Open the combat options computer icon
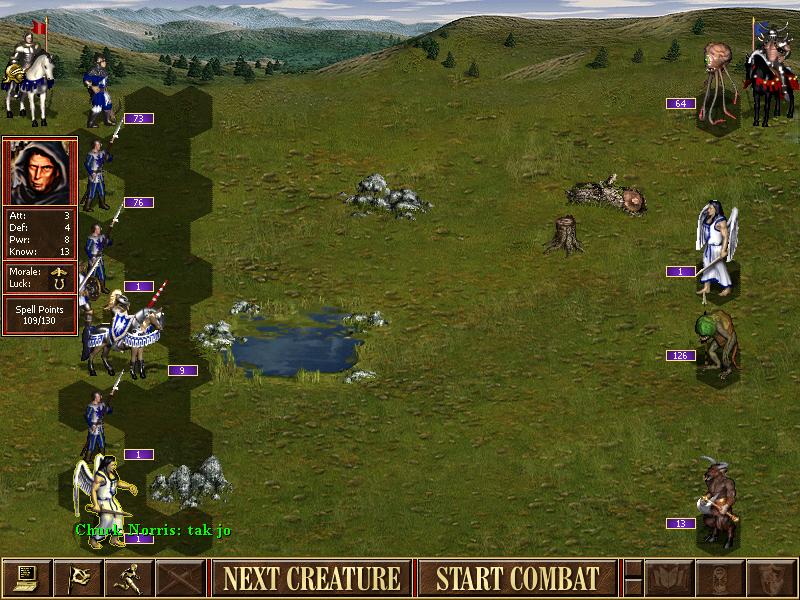800x600 pixels. pyautogui.click(x=26, y=578)
